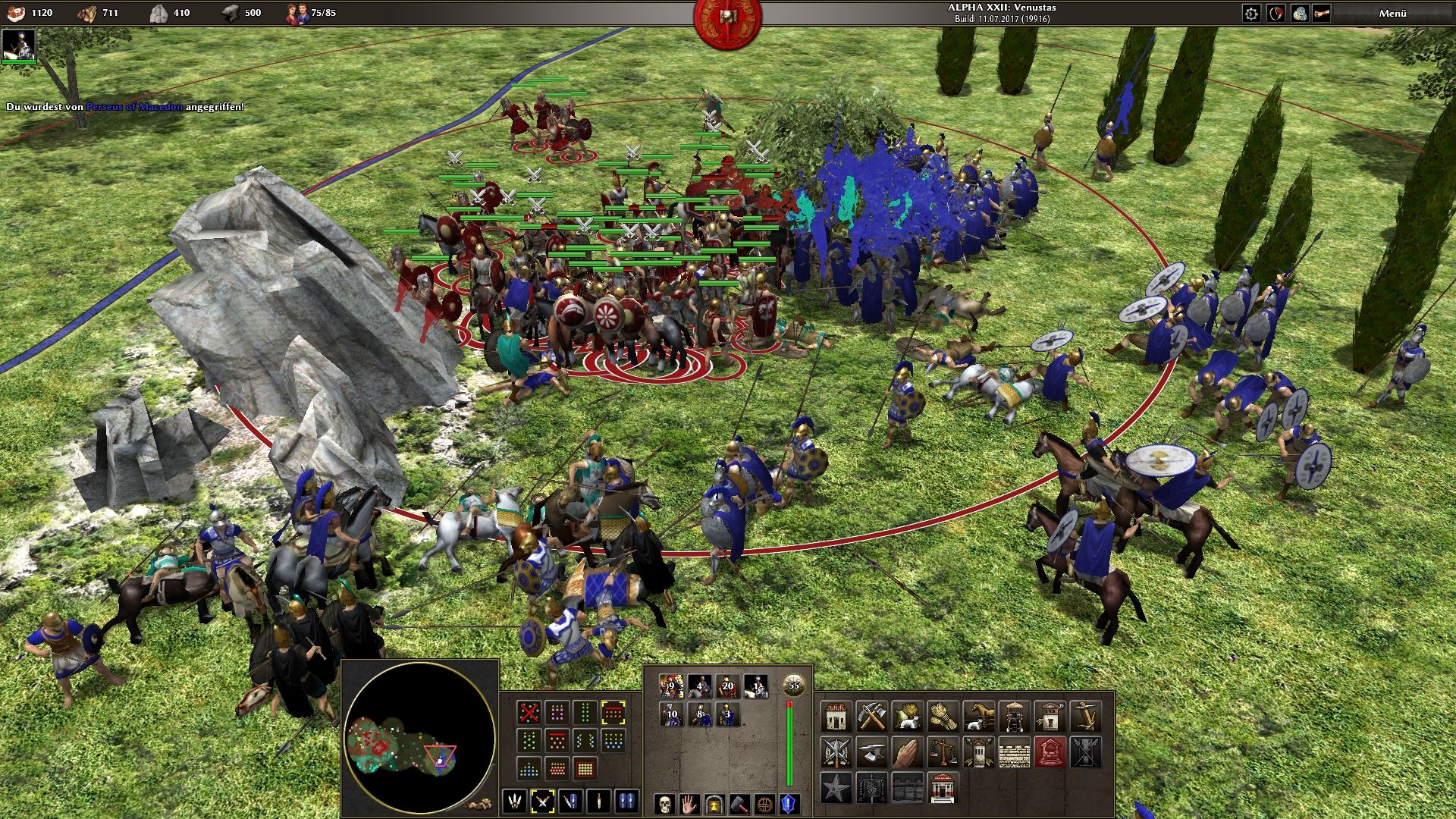Select the guard shield command icon
This screenshot has width=1456, height=819.
tap(787, 805)
